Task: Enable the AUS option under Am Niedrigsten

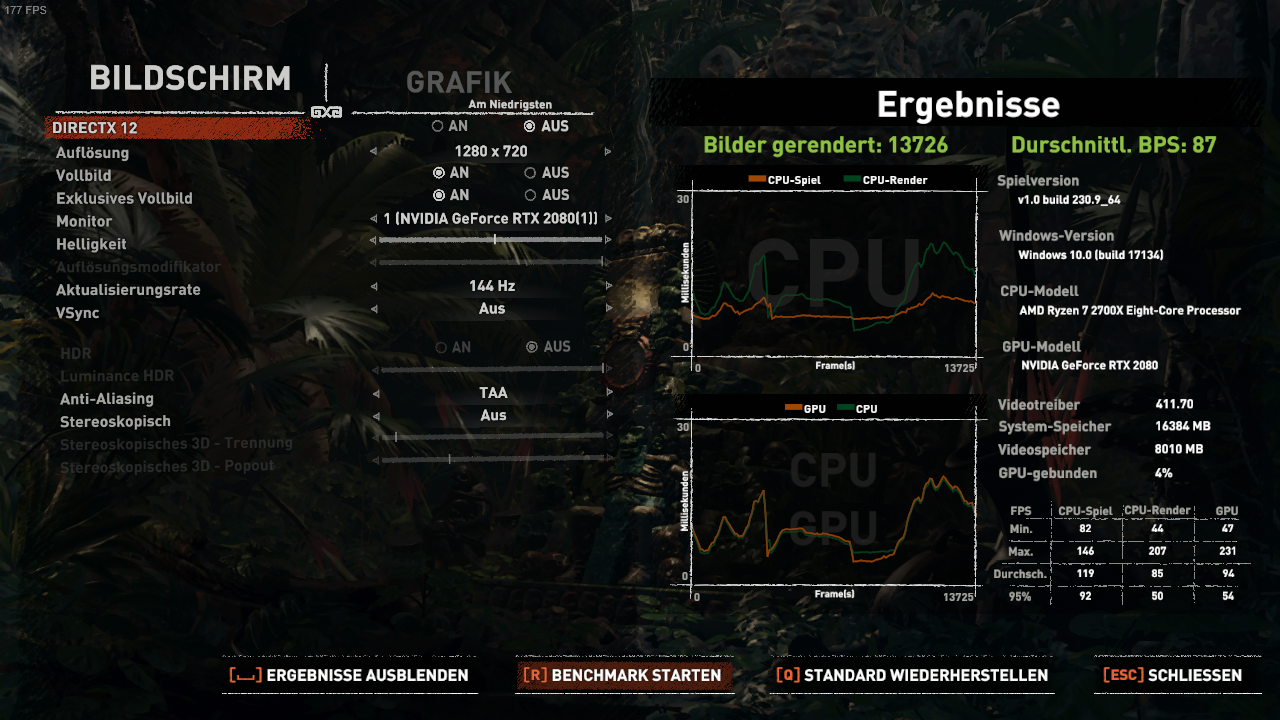Action: (528, 126)
